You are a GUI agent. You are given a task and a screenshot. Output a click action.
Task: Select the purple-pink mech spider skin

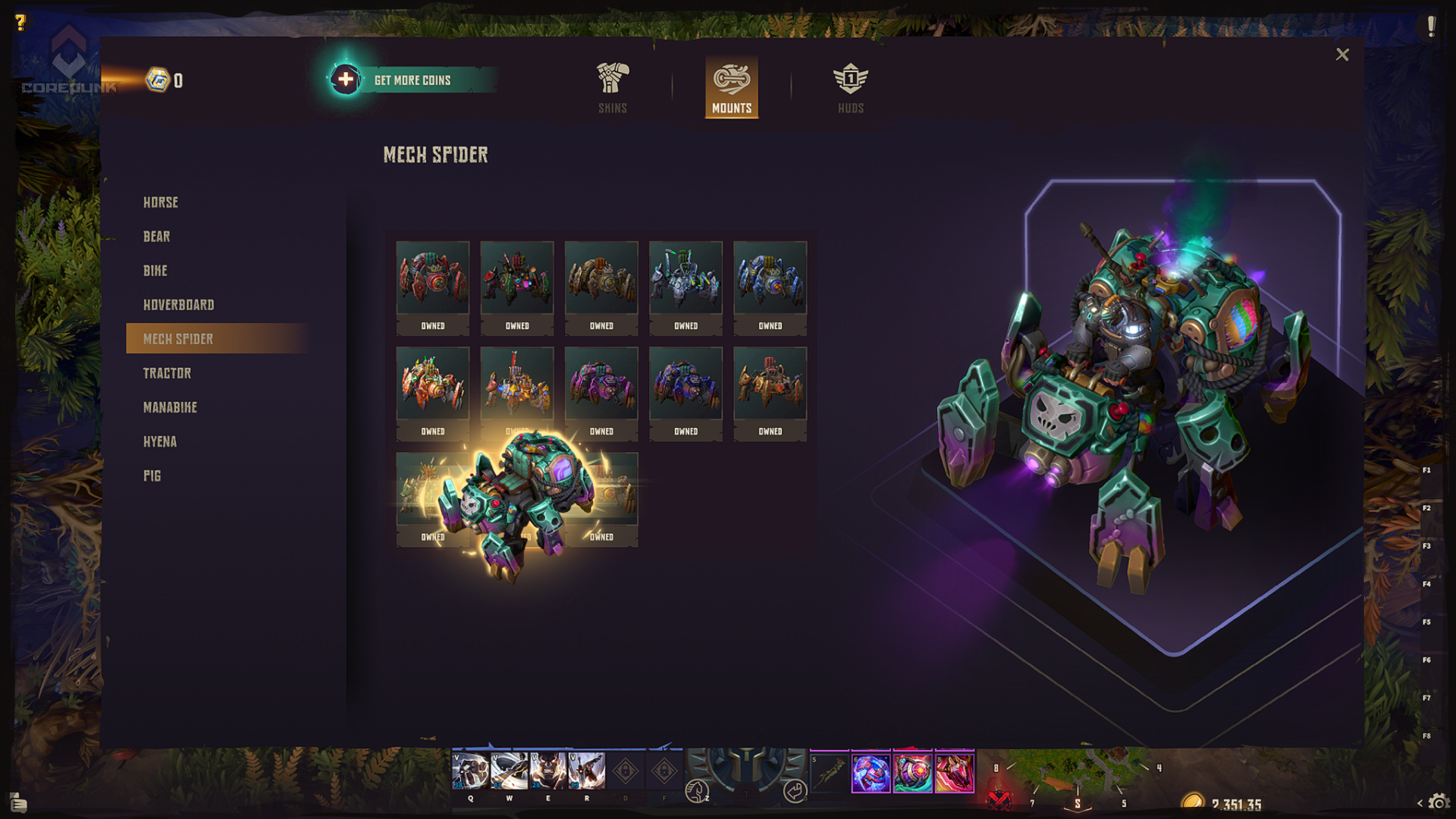tap(601, 383)
